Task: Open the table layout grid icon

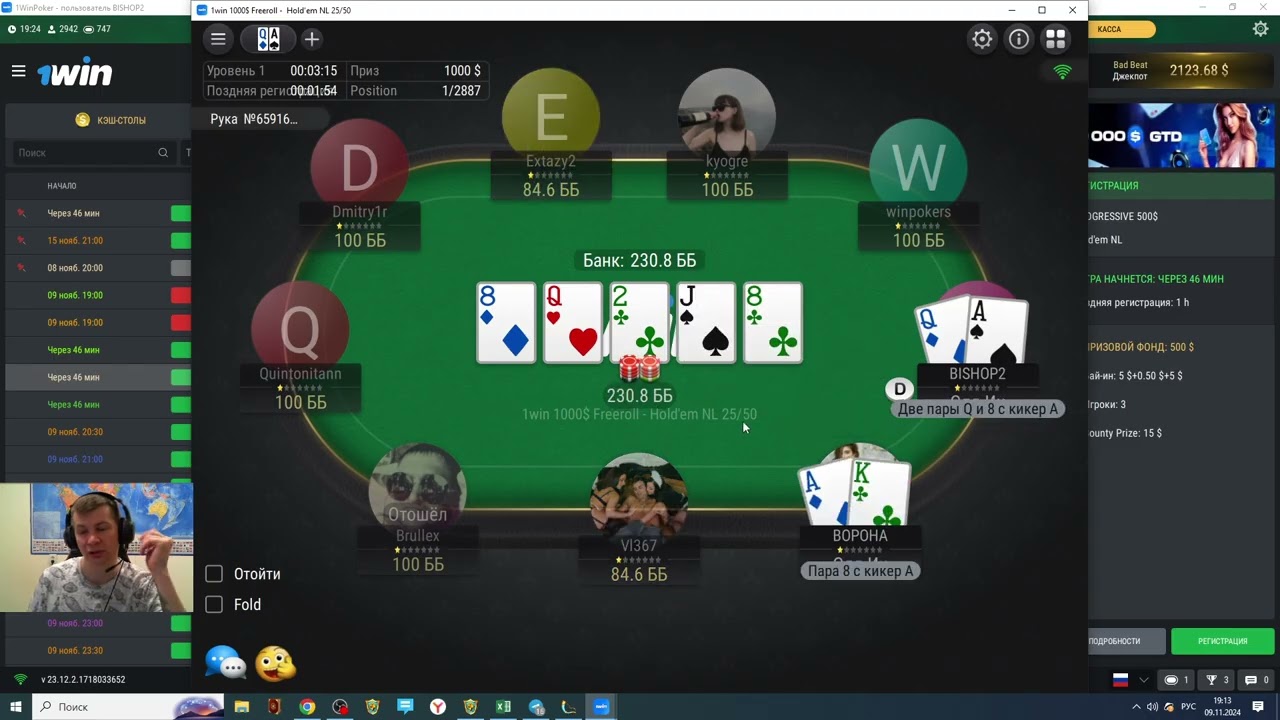Action: point(1055,38)
